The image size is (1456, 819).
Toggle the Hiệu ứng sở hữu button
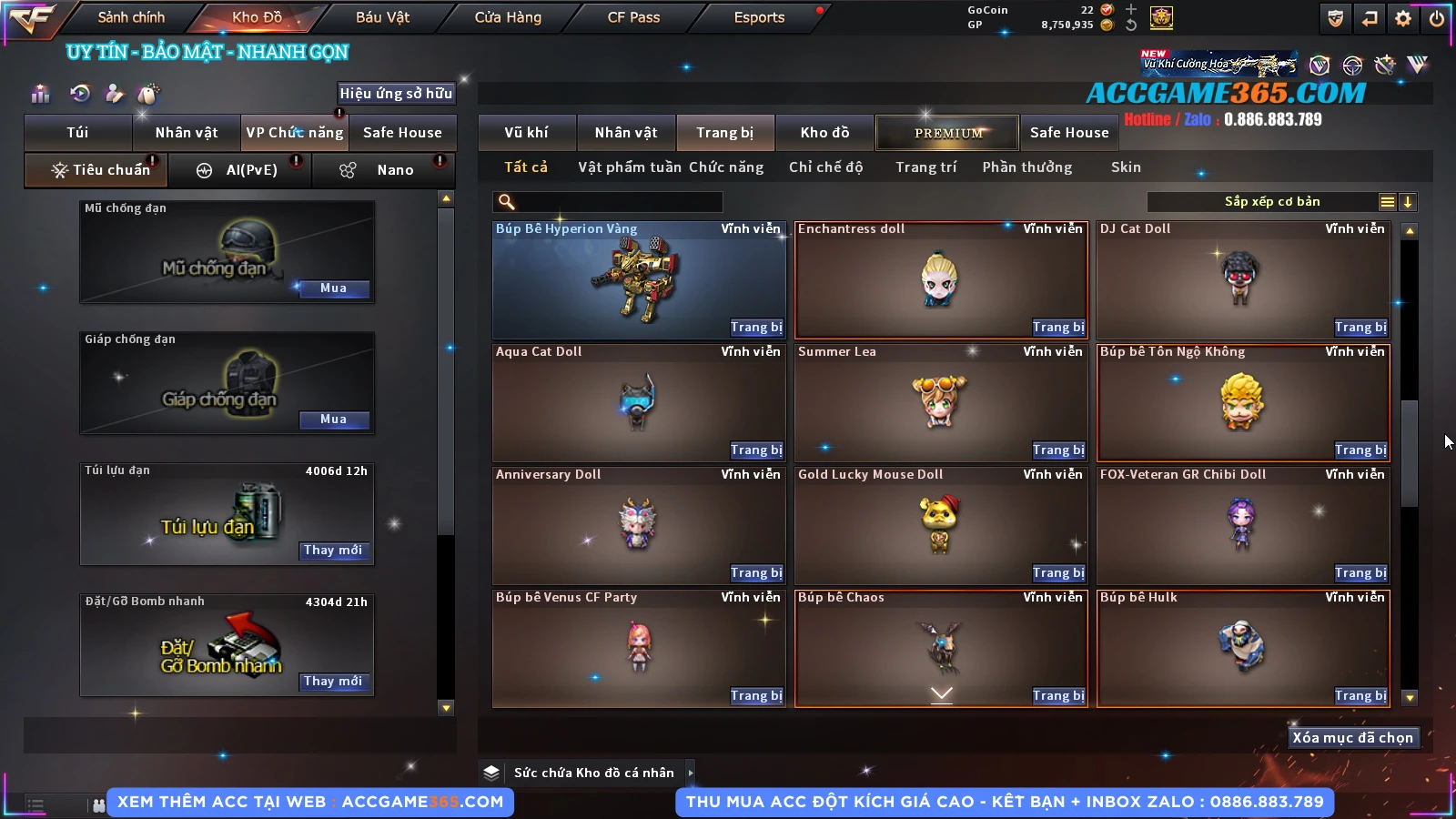click(x=396, y=93)
